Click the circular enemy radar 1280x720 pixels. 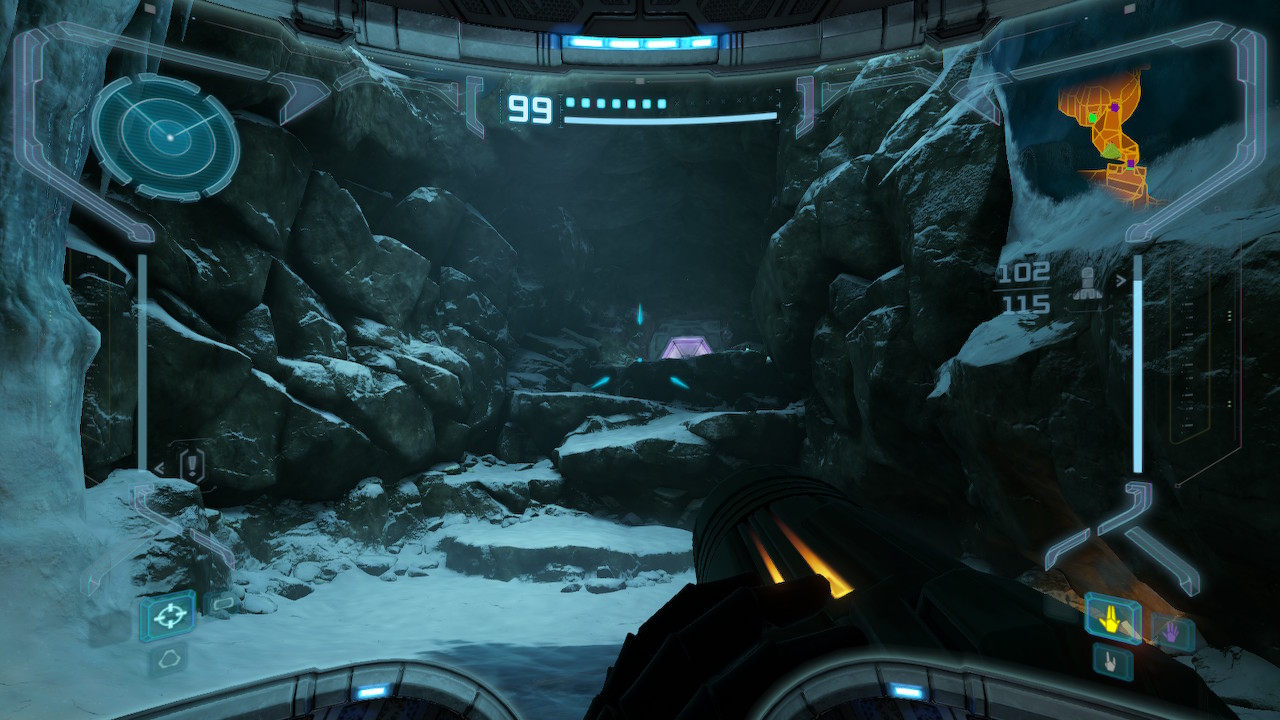(x=165, y=135)
